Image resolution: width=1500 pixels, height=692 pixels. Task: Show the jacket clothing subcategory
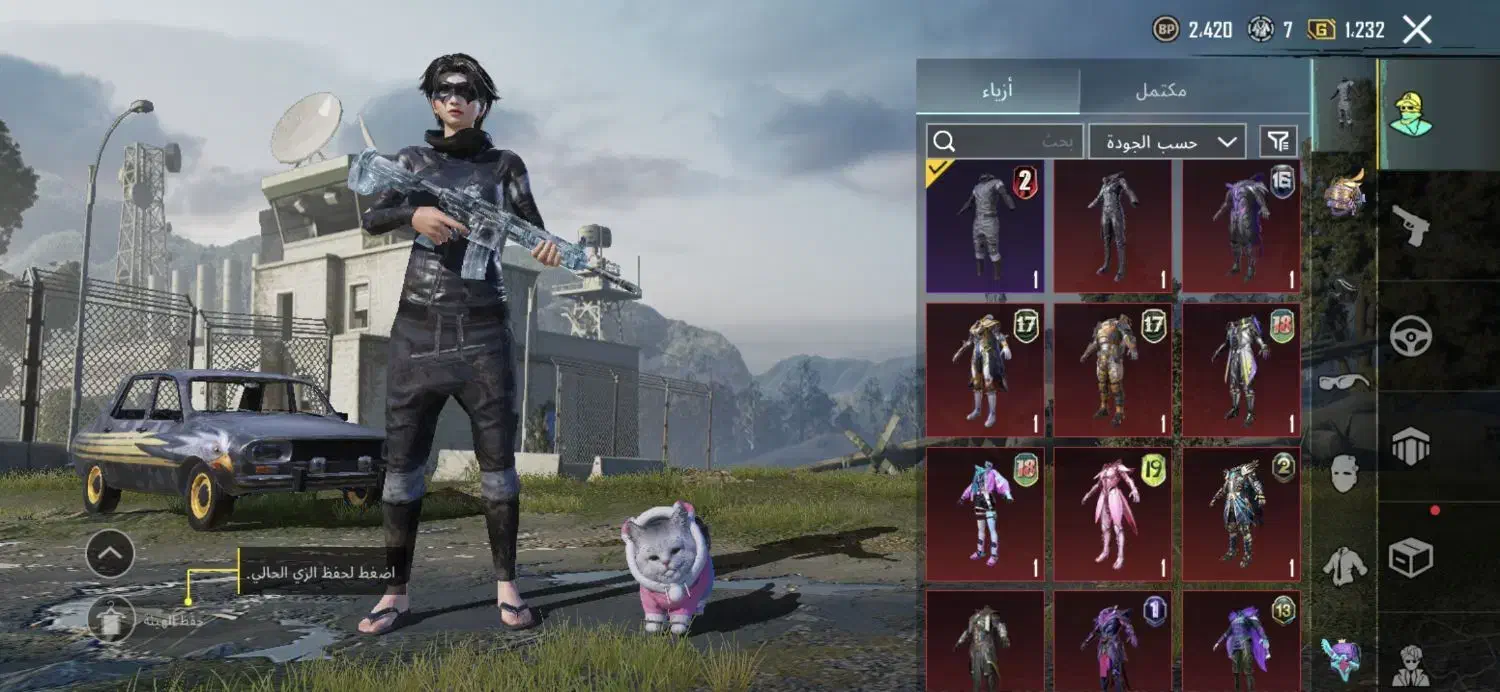tap(1343, 565)
